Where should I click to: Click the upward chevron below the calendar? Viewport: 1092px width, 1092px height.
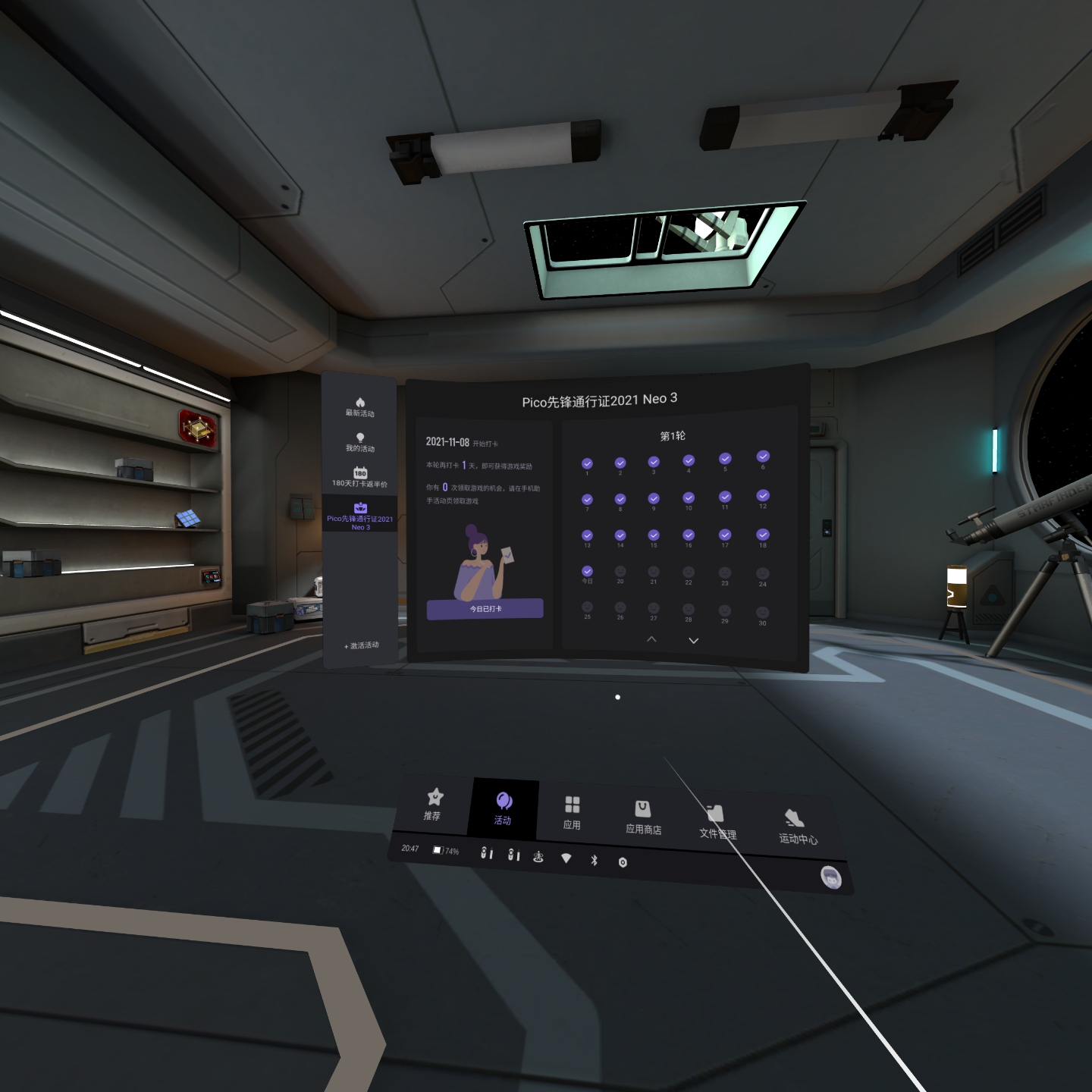651,639
